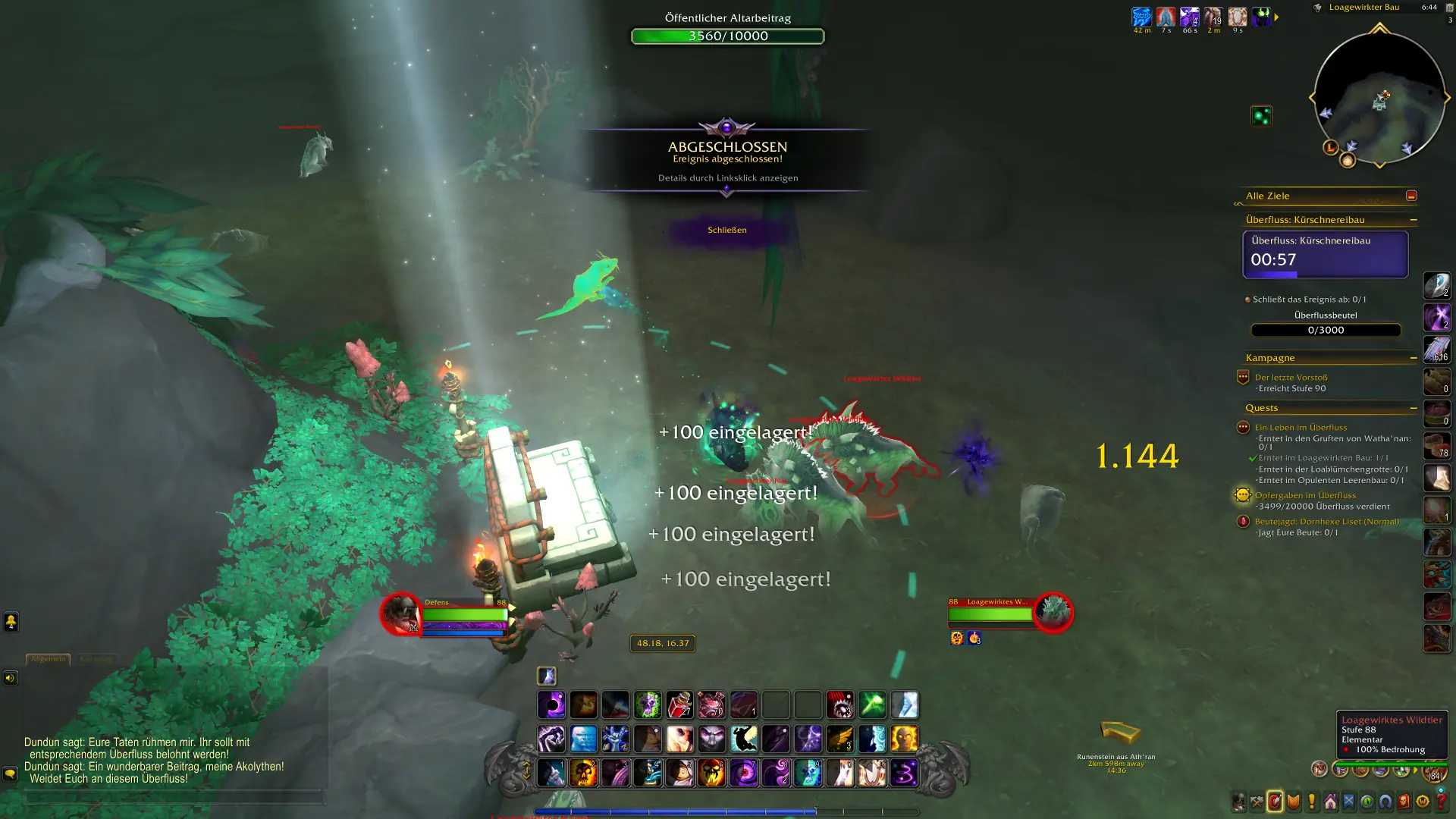Open the Group Finder (green eye icon)
The height and width of the screenshot is (819, 1456).
[1367, 802]
